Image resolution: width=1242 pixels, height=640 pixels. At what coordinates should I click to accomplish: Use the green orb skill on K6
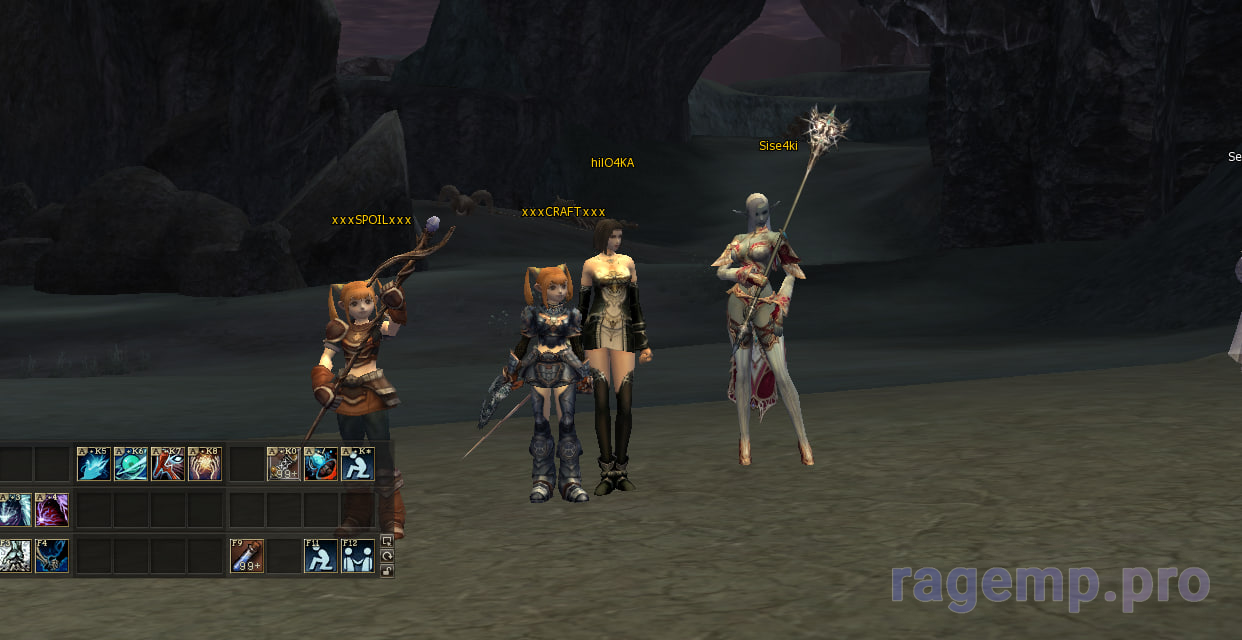[131, 464]
